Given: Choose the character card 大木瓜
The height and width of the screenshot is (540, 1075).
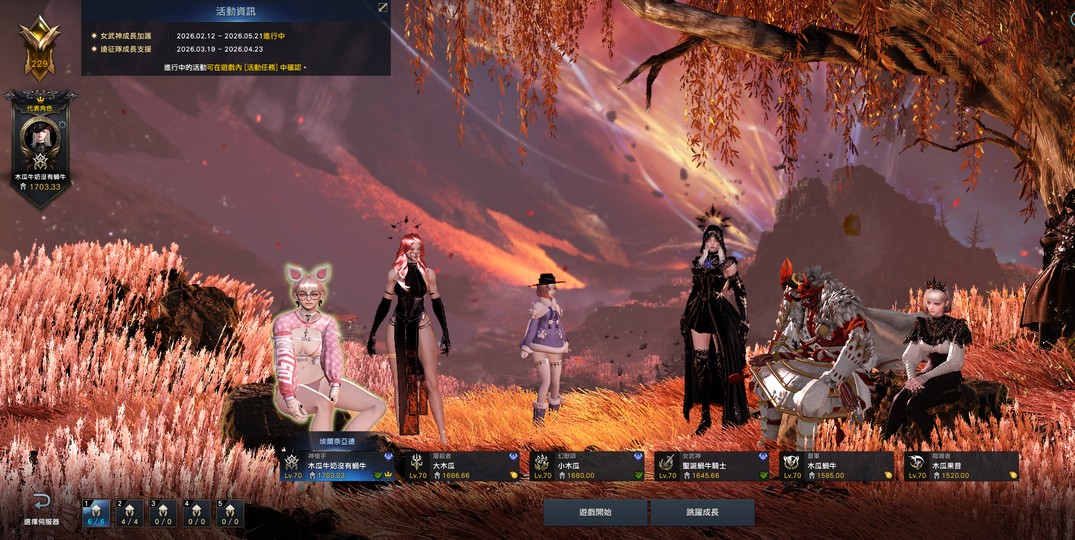Looking at the screenshot, I should (x=462, y=466).
